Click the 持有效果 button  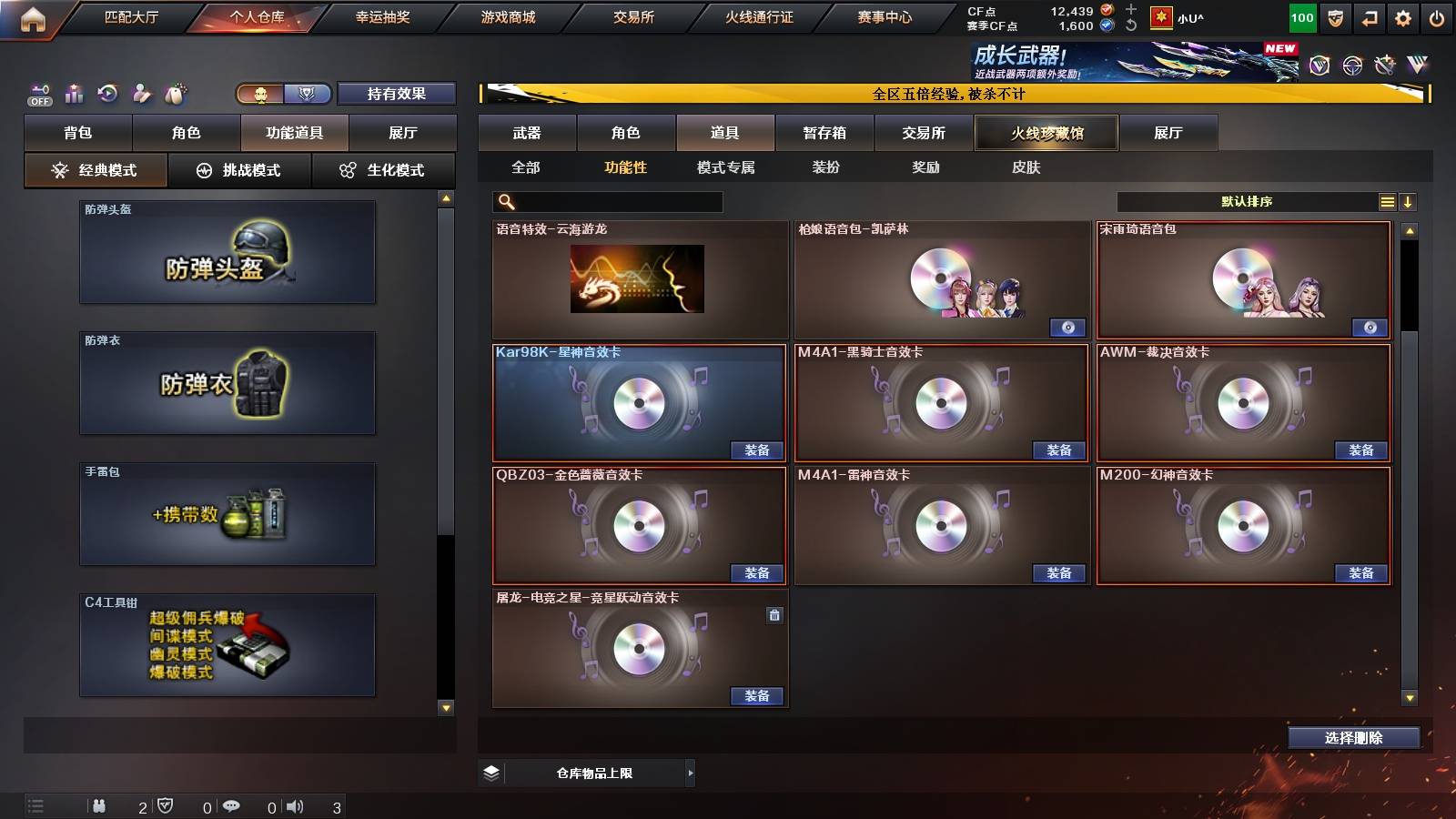click(398, 94)
